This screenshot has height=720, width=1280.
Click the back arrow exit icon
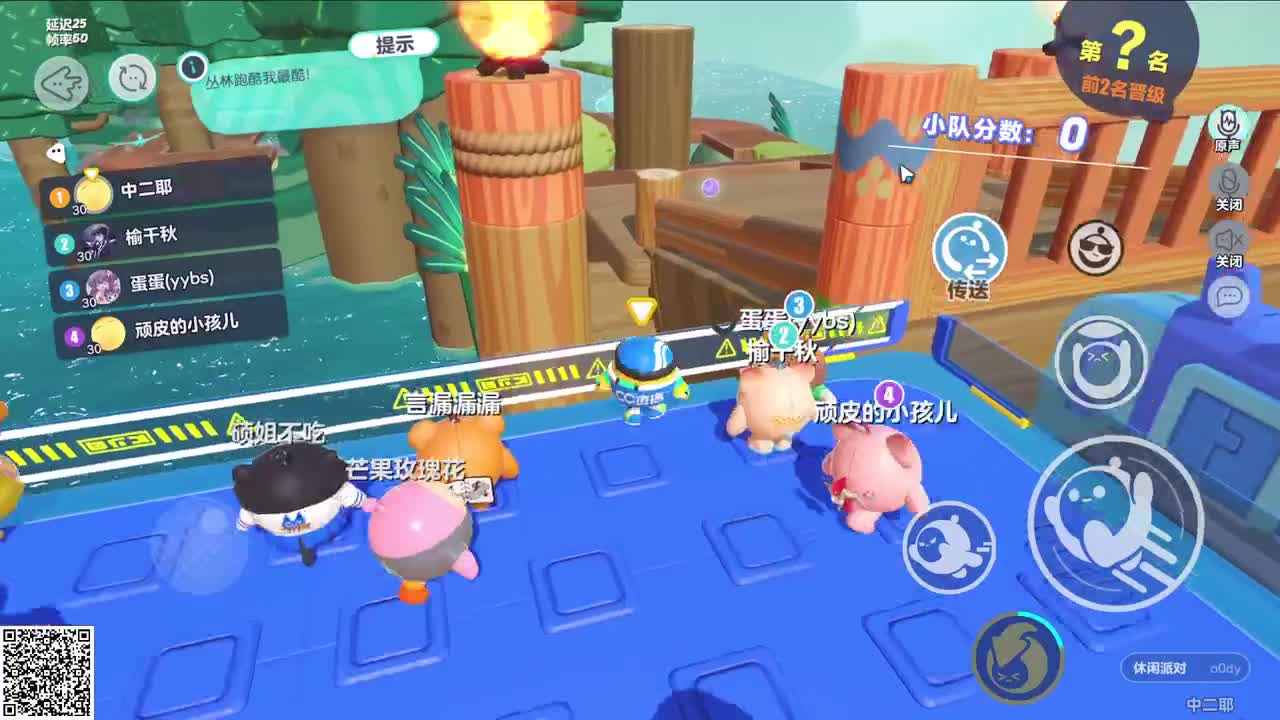coord(60,84)
